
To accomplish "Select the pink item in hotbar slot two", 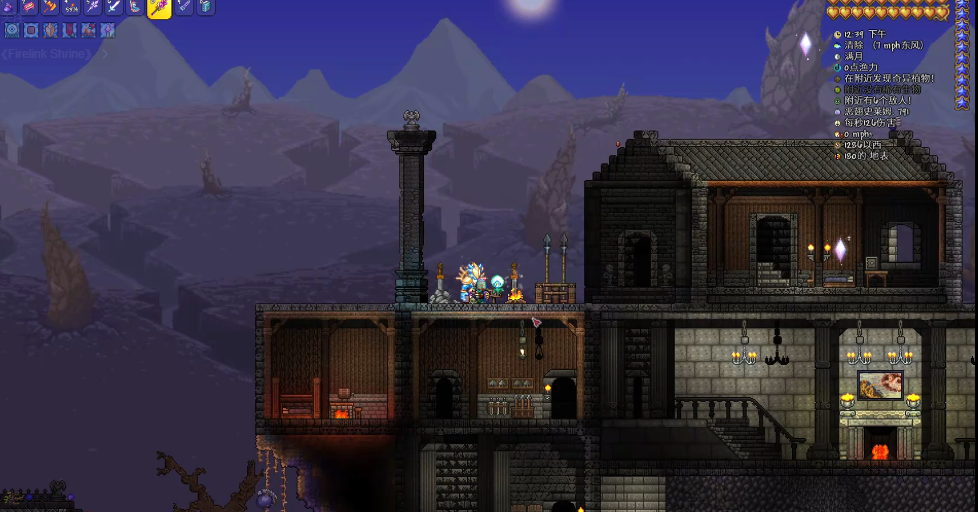I will click(x=29, y=7).
